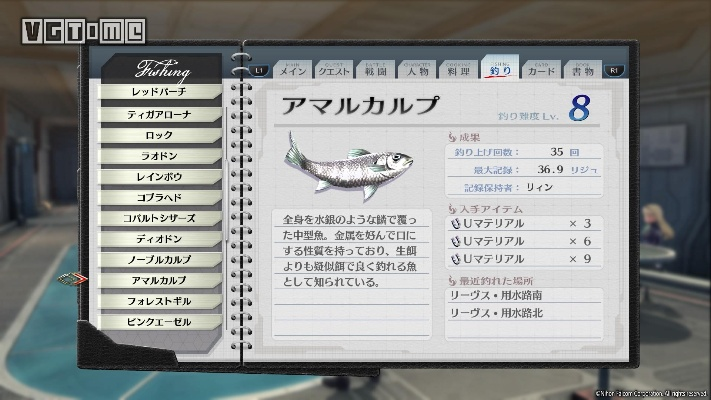Go to the カード tab
Viewport: 711px width, 400px height.
[540, 70]
